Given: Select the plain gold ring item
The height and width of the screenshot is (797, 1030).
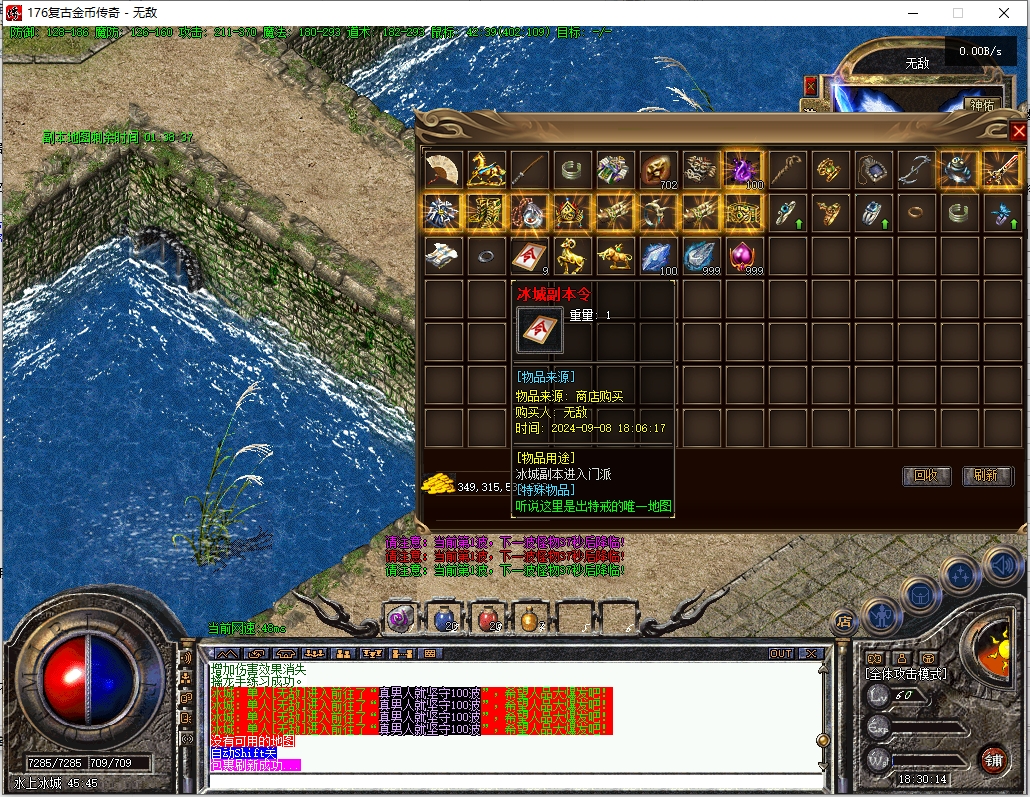Looking at the screenshot, I should (916, 213).
